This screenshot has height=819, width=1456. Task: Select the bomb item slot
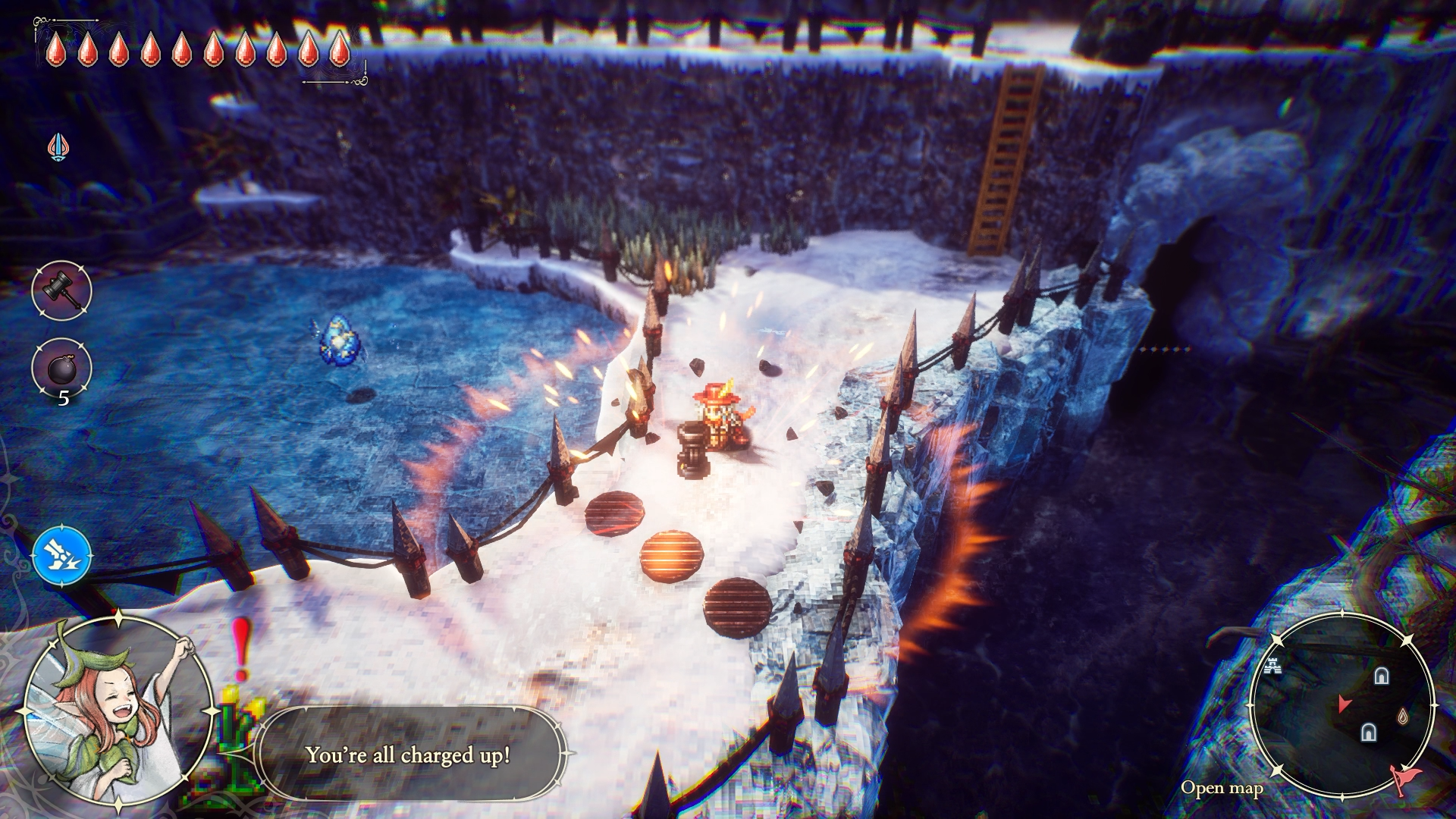(61, 369)
